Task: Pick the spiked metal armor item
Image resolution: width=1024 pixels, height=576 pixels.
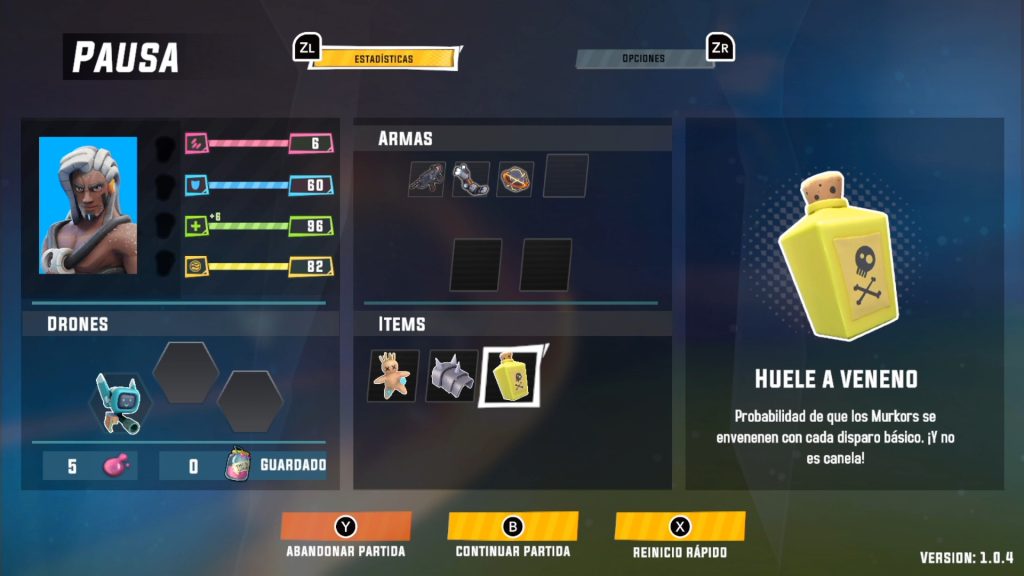Action: [x=451, y=376]
